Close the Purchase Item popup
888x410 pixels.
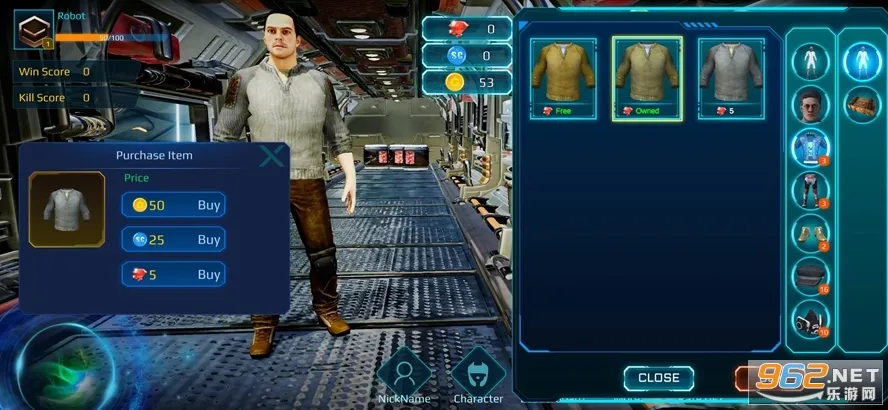(271, 156)
